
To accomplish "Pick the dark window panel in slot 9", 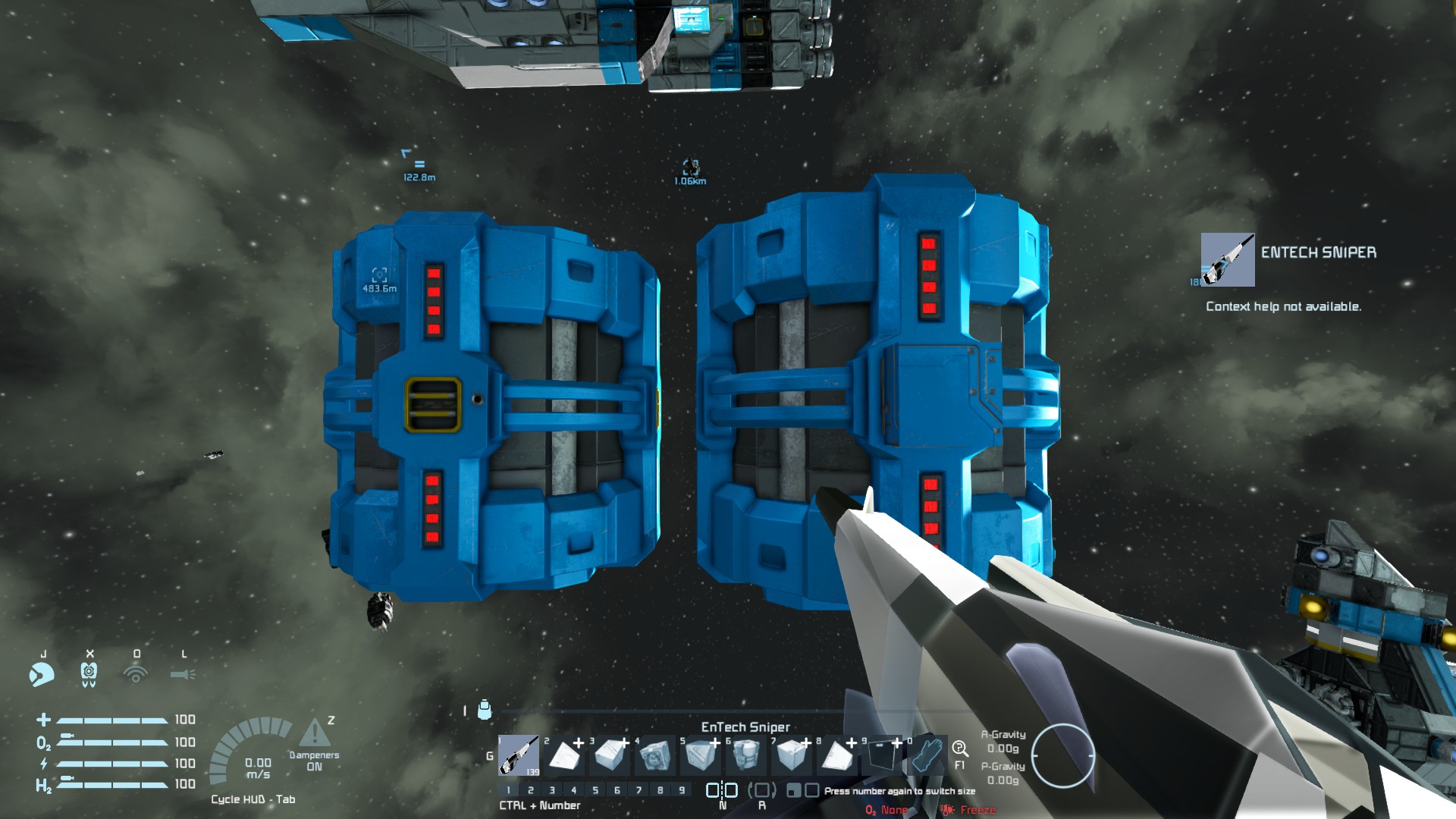I will [881, 755].
